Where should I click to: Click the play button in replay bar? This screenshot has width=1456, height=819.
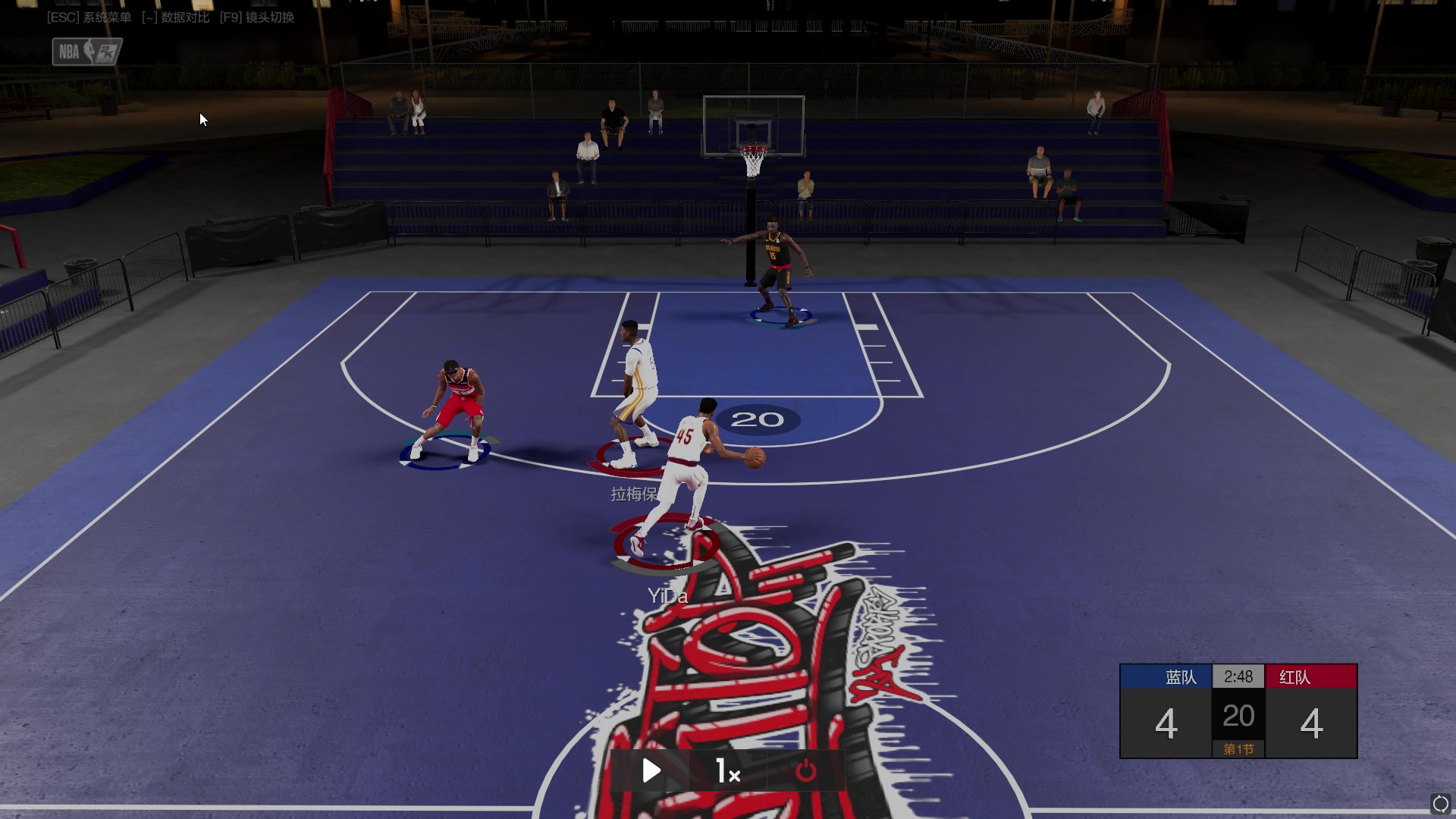651,770
